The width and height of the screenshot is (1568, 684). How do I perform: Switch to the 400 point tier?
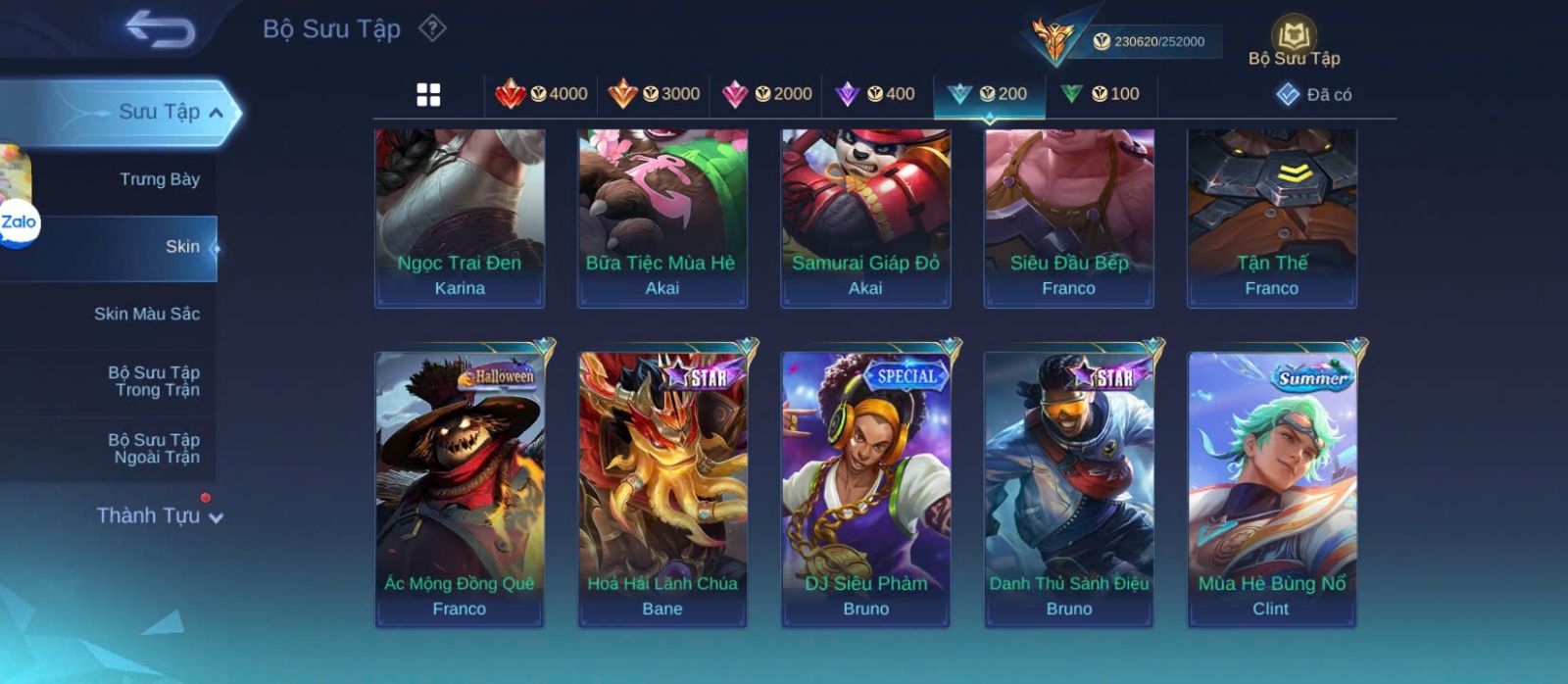tap(875, 94)
